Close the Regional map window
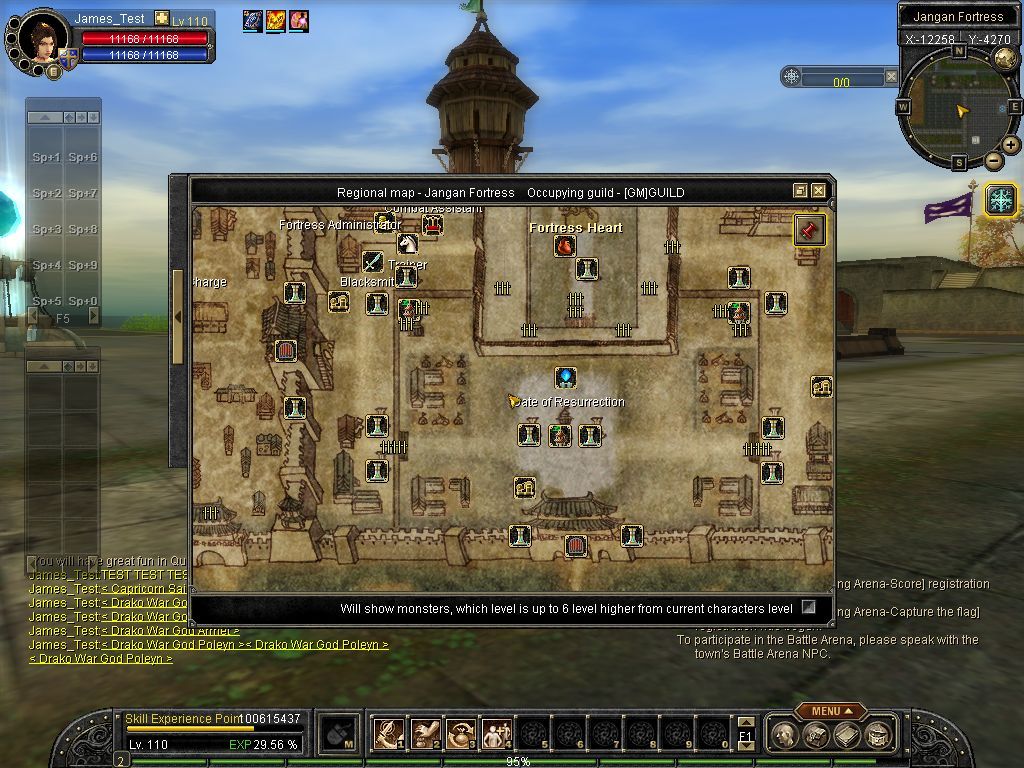 tap(818, 191)
